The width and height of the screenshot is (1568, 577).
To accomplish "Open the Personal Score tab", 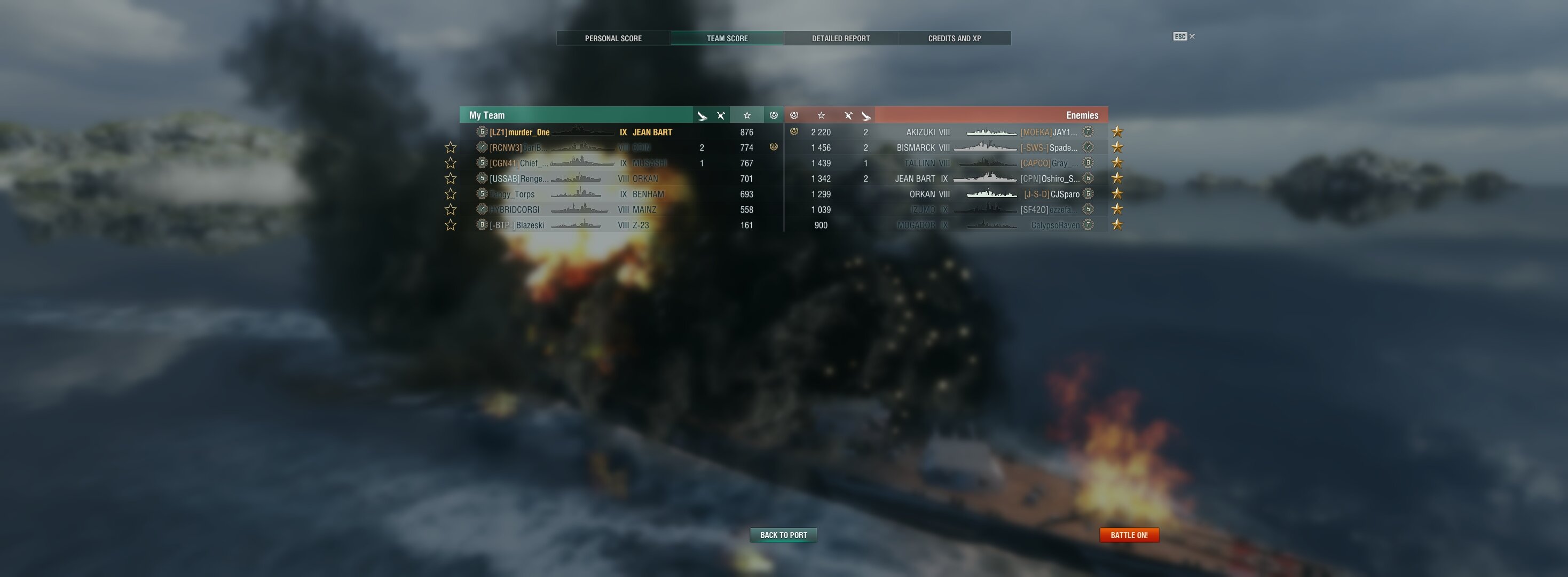I will (x=613, y=38).
